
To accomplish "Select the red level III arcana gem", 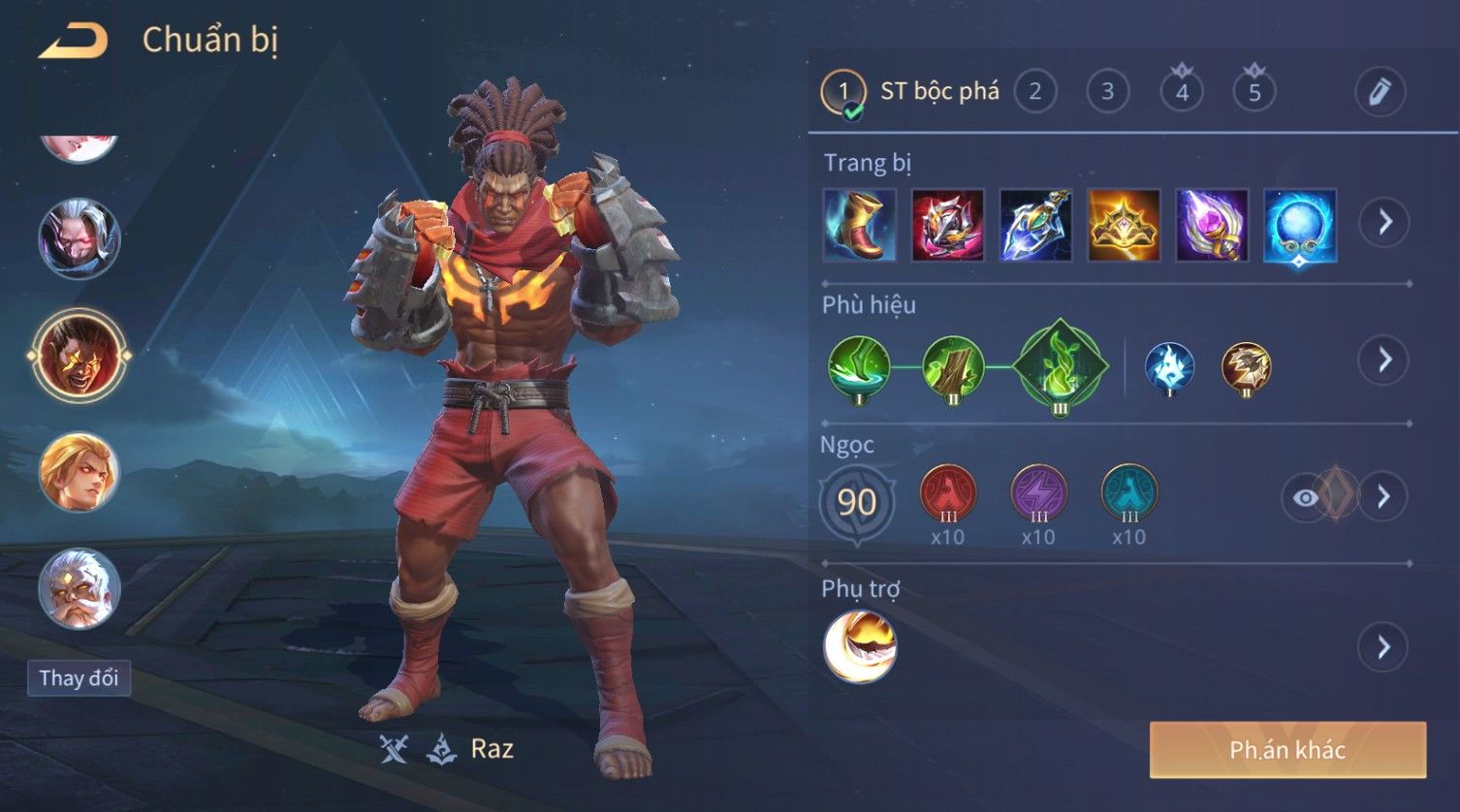I will (947, 492).
